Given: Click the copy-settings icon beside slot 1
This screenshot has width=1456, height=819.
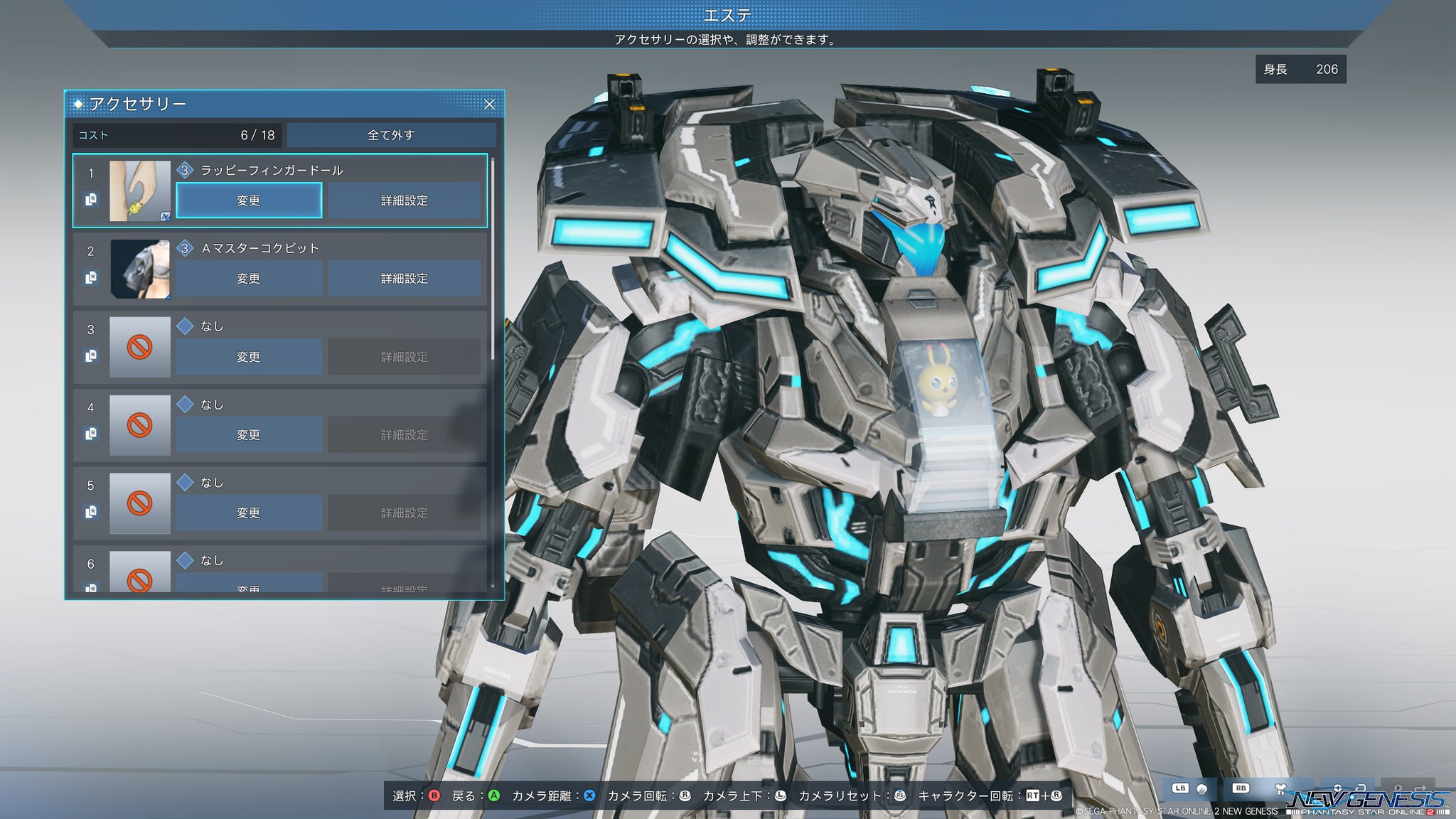Looking at the screenshot, I should pos(90,198).
